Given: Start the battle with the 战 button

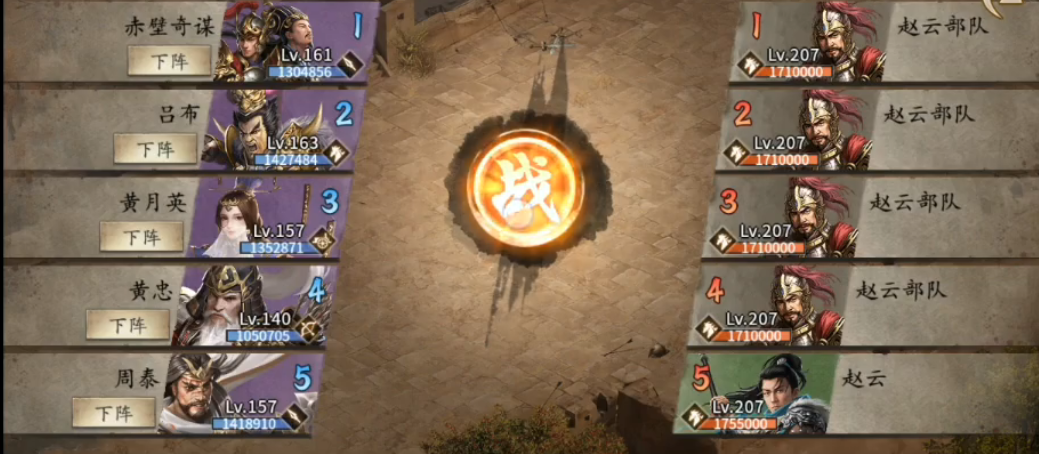Looking at the screenshot, I should 524,188.
